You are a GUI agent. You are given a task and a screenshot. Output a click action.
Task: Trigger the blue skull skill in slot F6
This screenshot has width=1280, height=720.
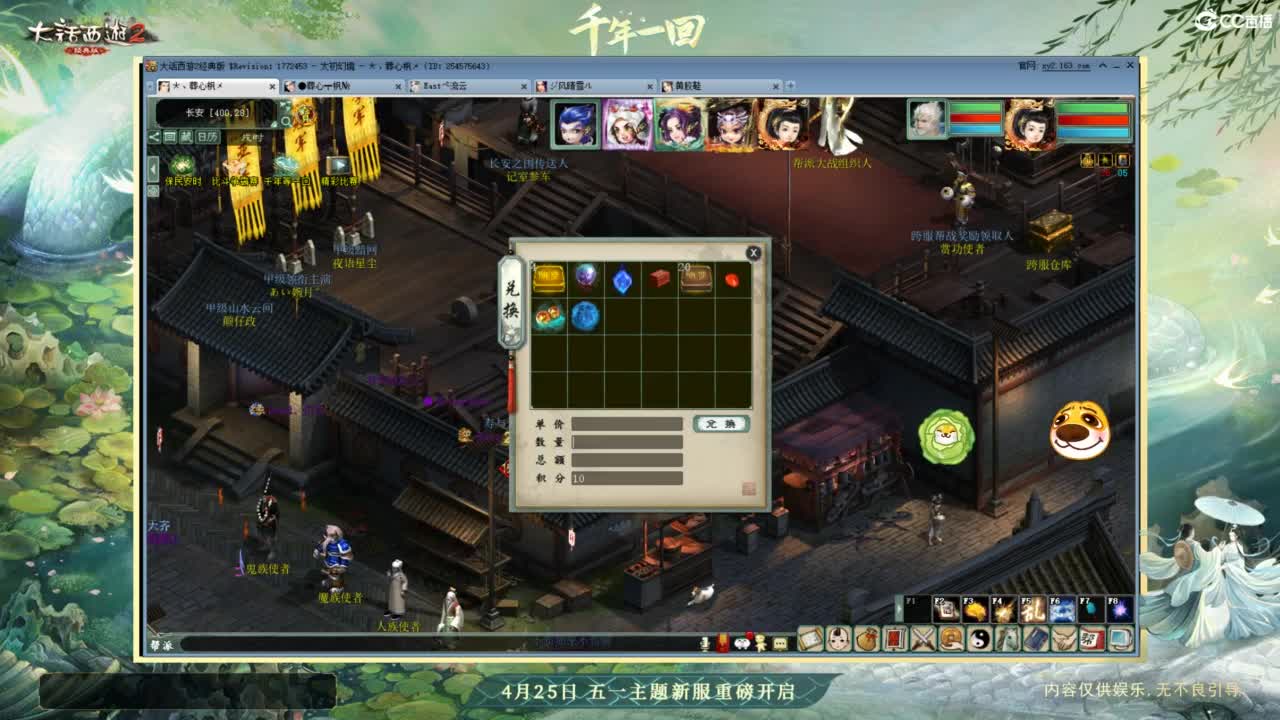(1062, 610)
